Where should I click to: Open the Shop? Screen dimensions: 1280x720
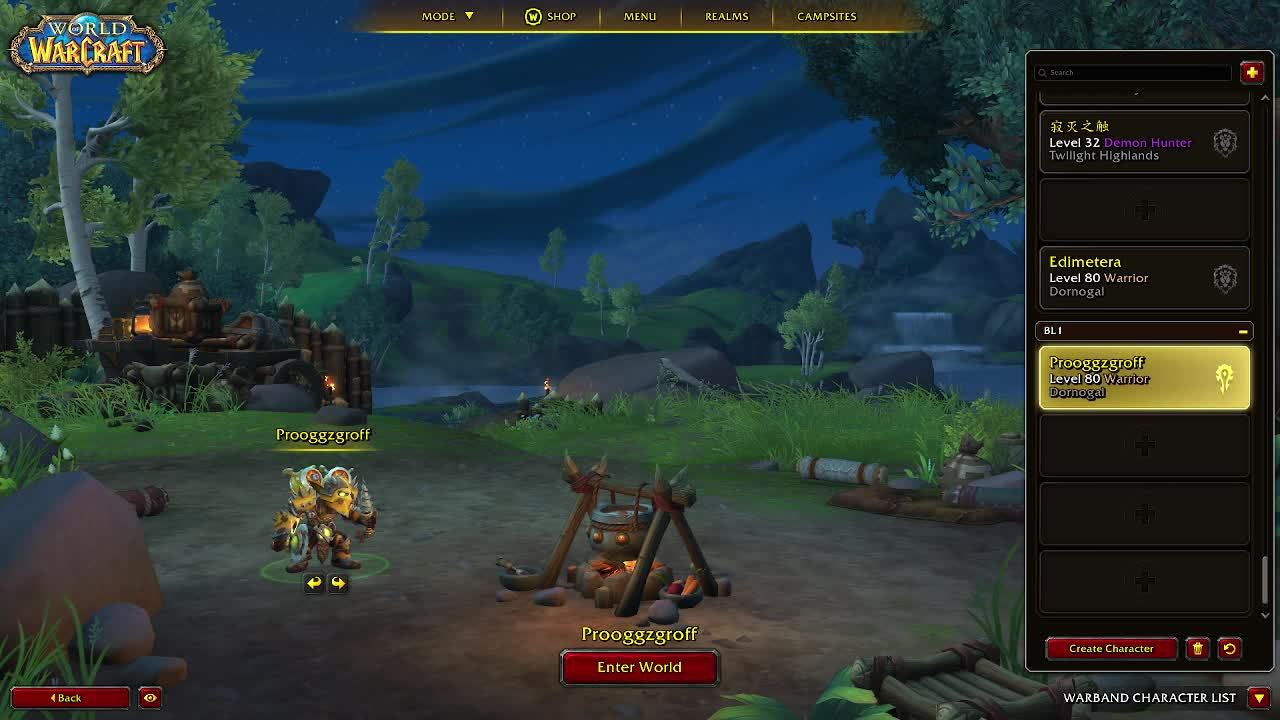pos(550,16)
